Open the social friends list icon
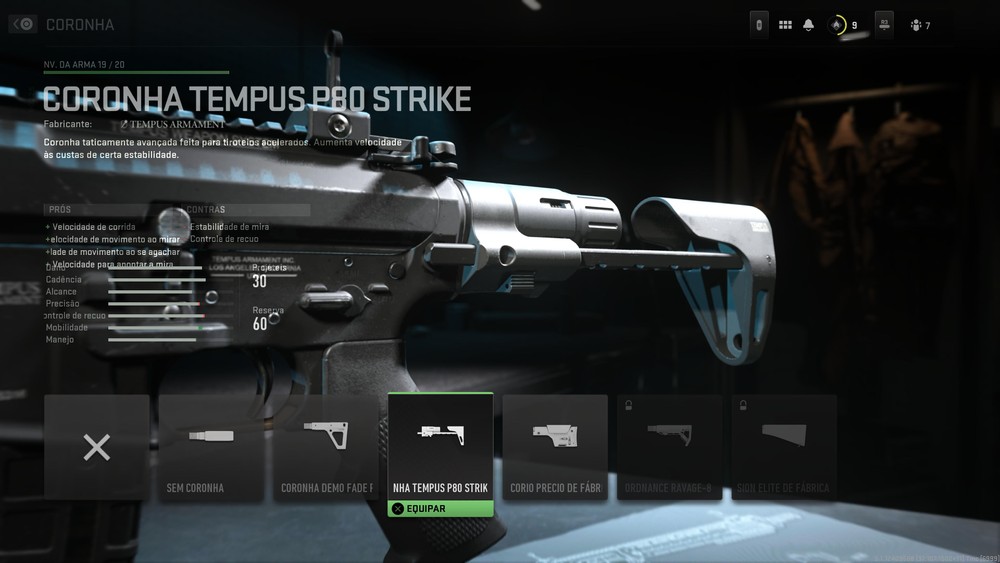This screenshot has width=1000, height=563. pyautogui.click(x=919, y=25)
